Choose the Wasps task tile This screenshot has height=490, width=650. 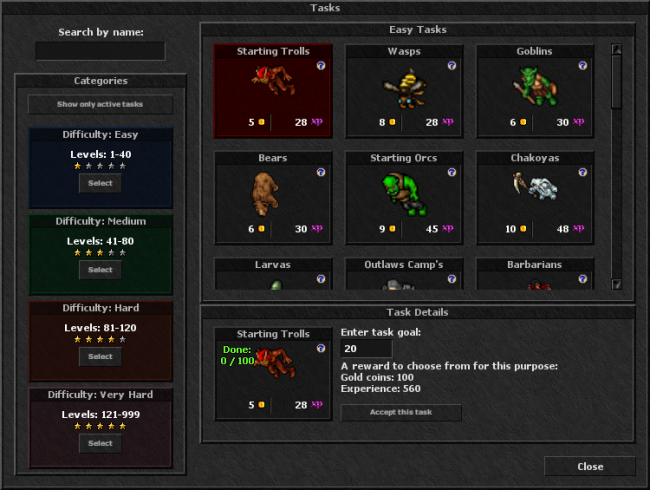click(x=404, y=91)
